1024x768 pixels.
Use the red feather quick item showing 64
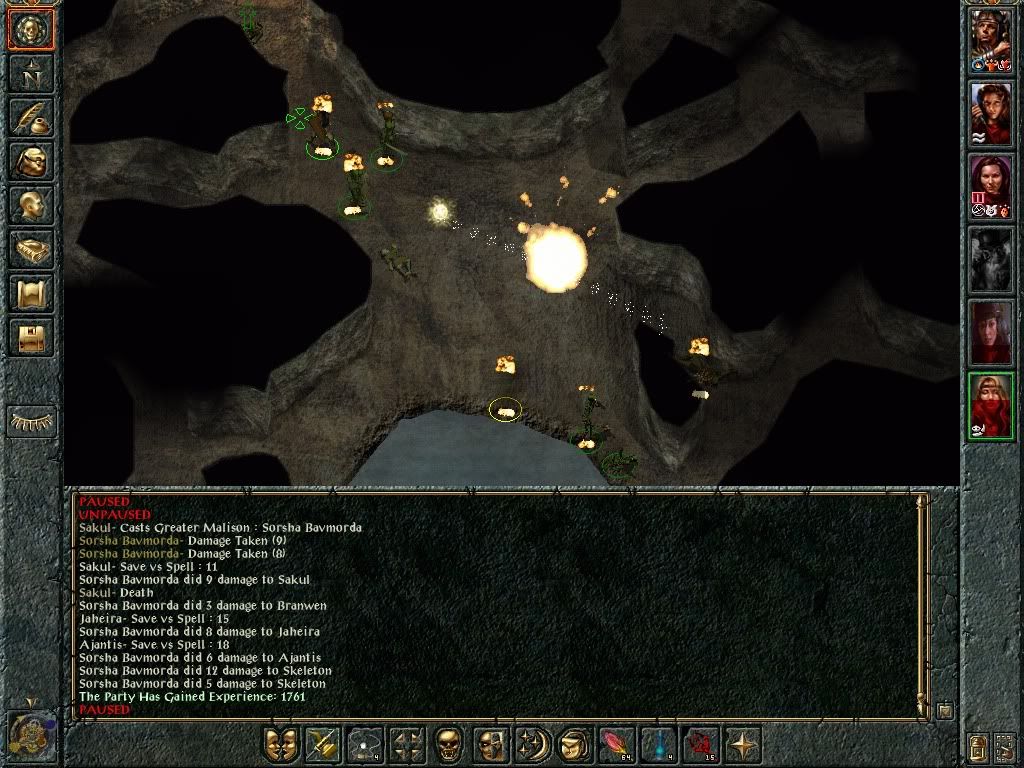[x=615, y=746]
